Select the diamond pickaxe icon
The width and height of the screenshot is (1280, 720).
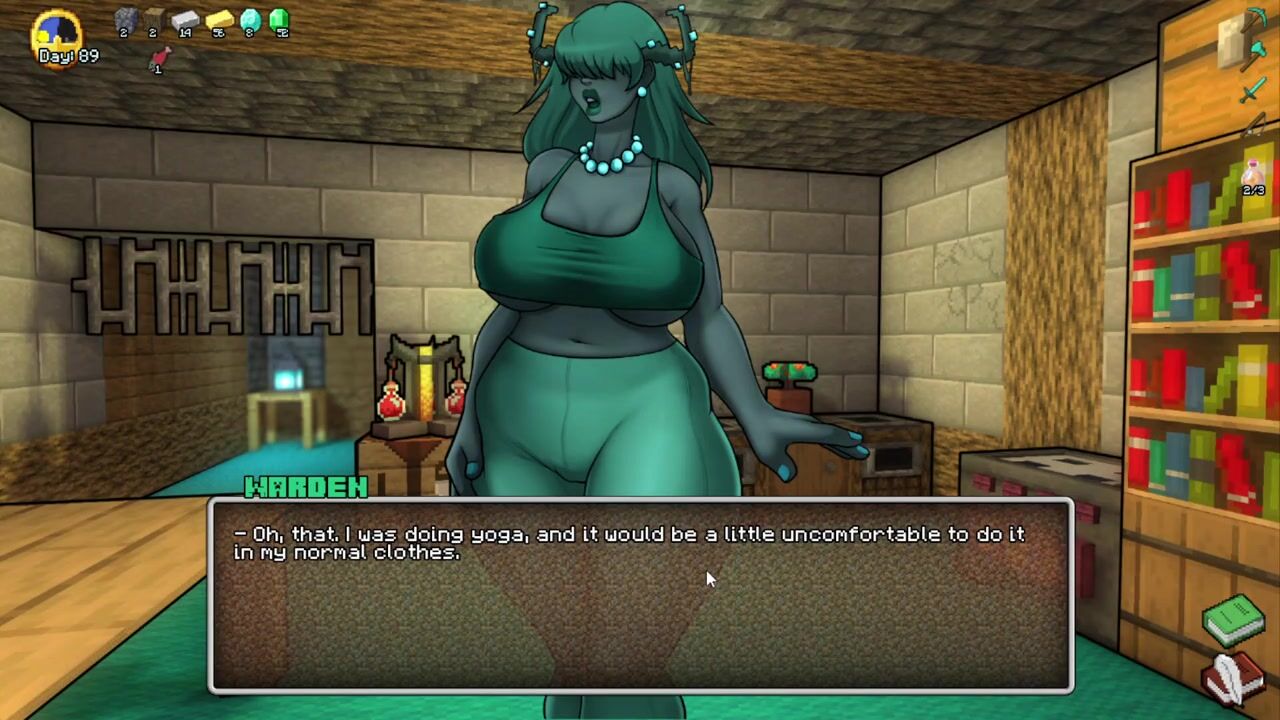point(1254,20)
